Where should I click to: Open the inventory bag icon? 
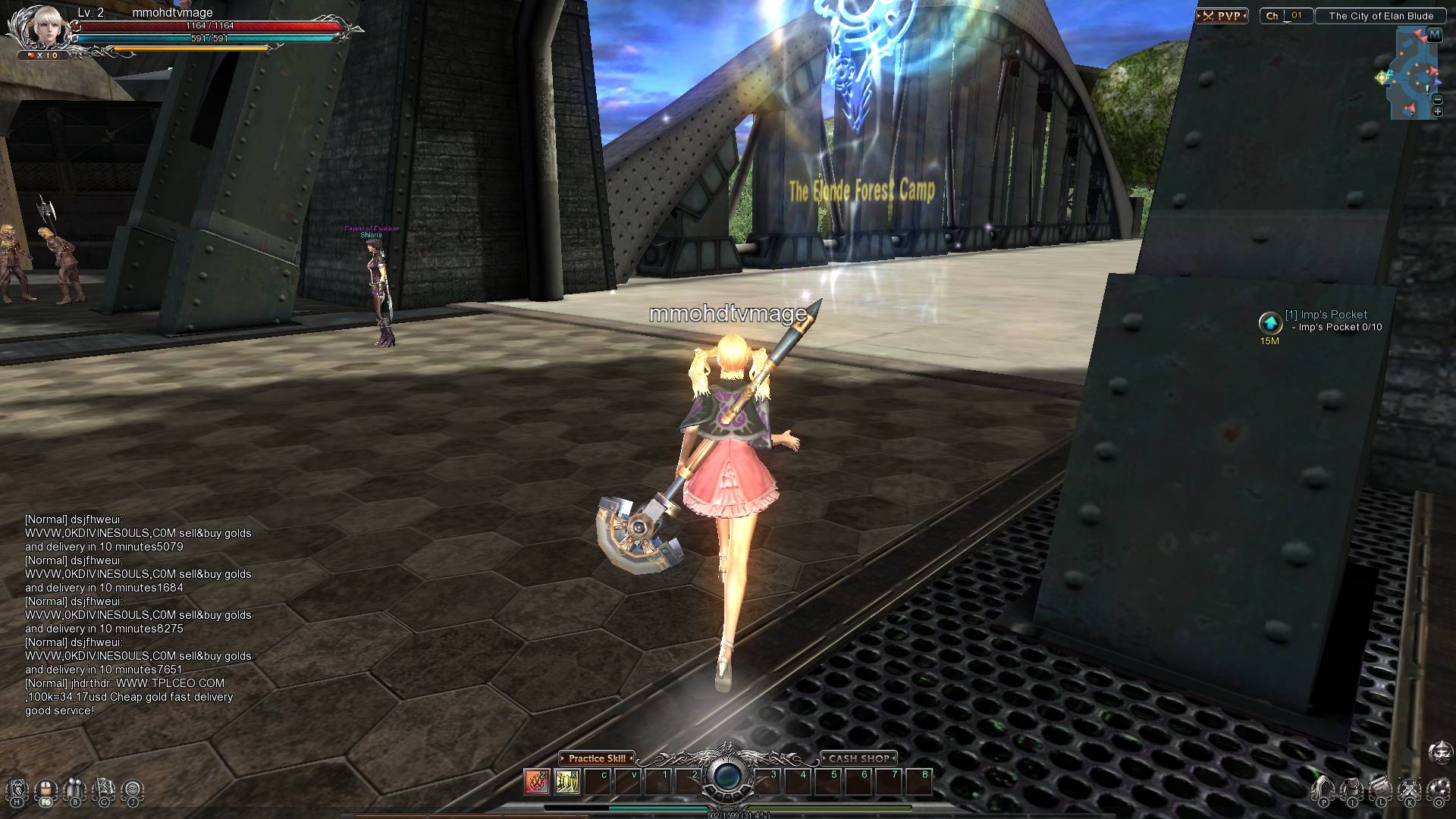click(x=1352, y=790)
